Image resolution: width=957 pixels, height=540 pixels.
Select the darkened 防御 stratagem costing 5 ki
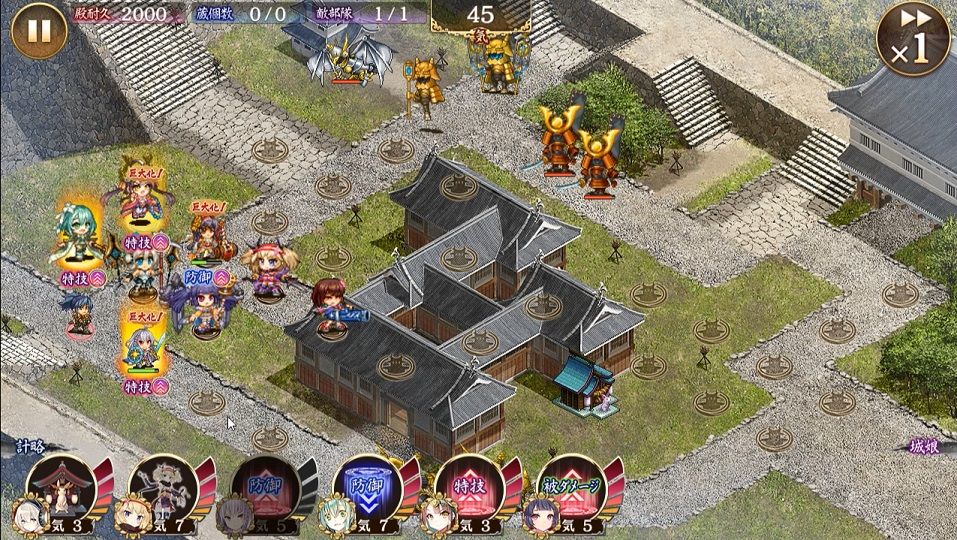pyautogui.click(x=266, y=488)
